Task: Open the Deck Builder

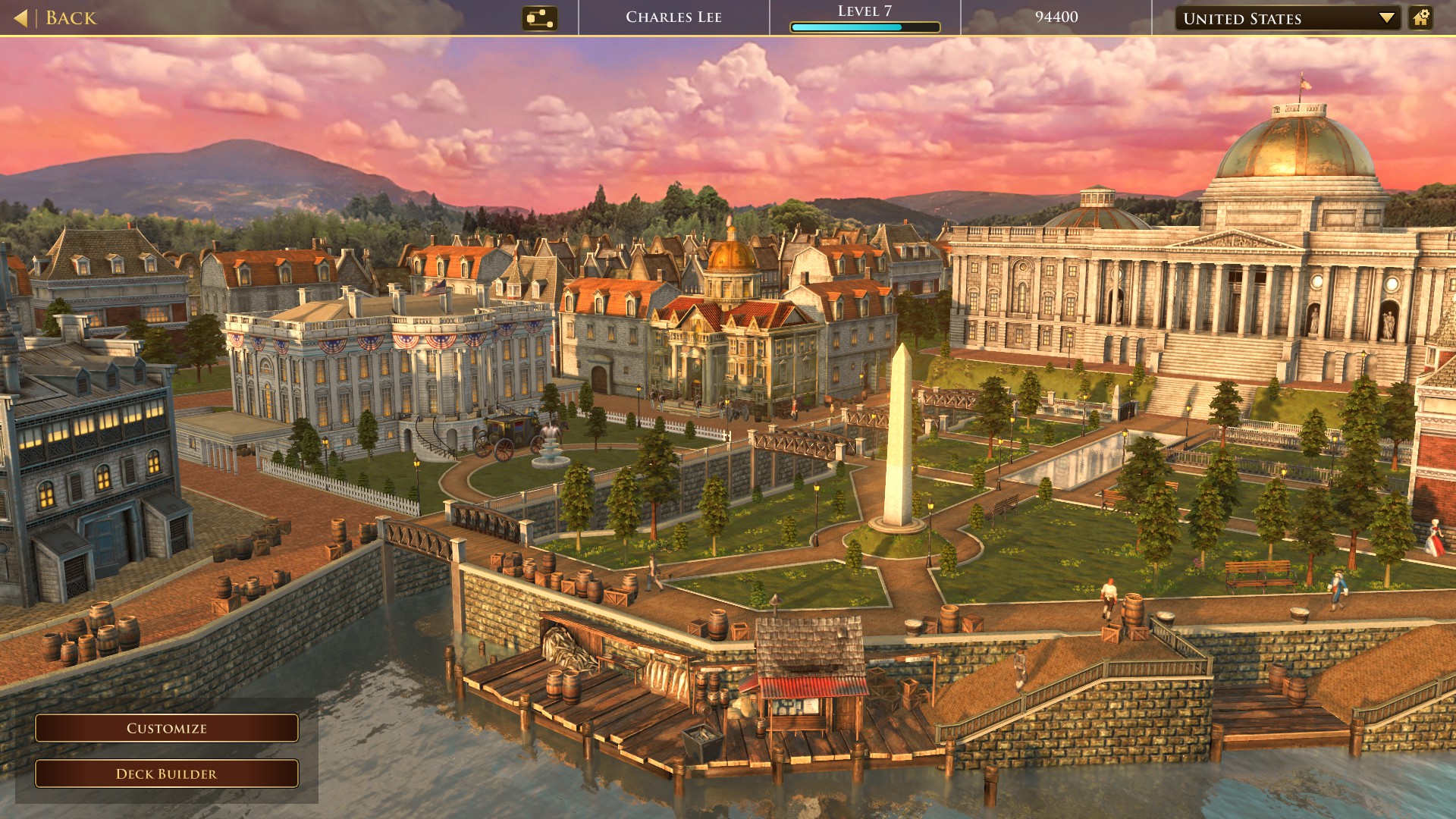Action: point(167,773)
